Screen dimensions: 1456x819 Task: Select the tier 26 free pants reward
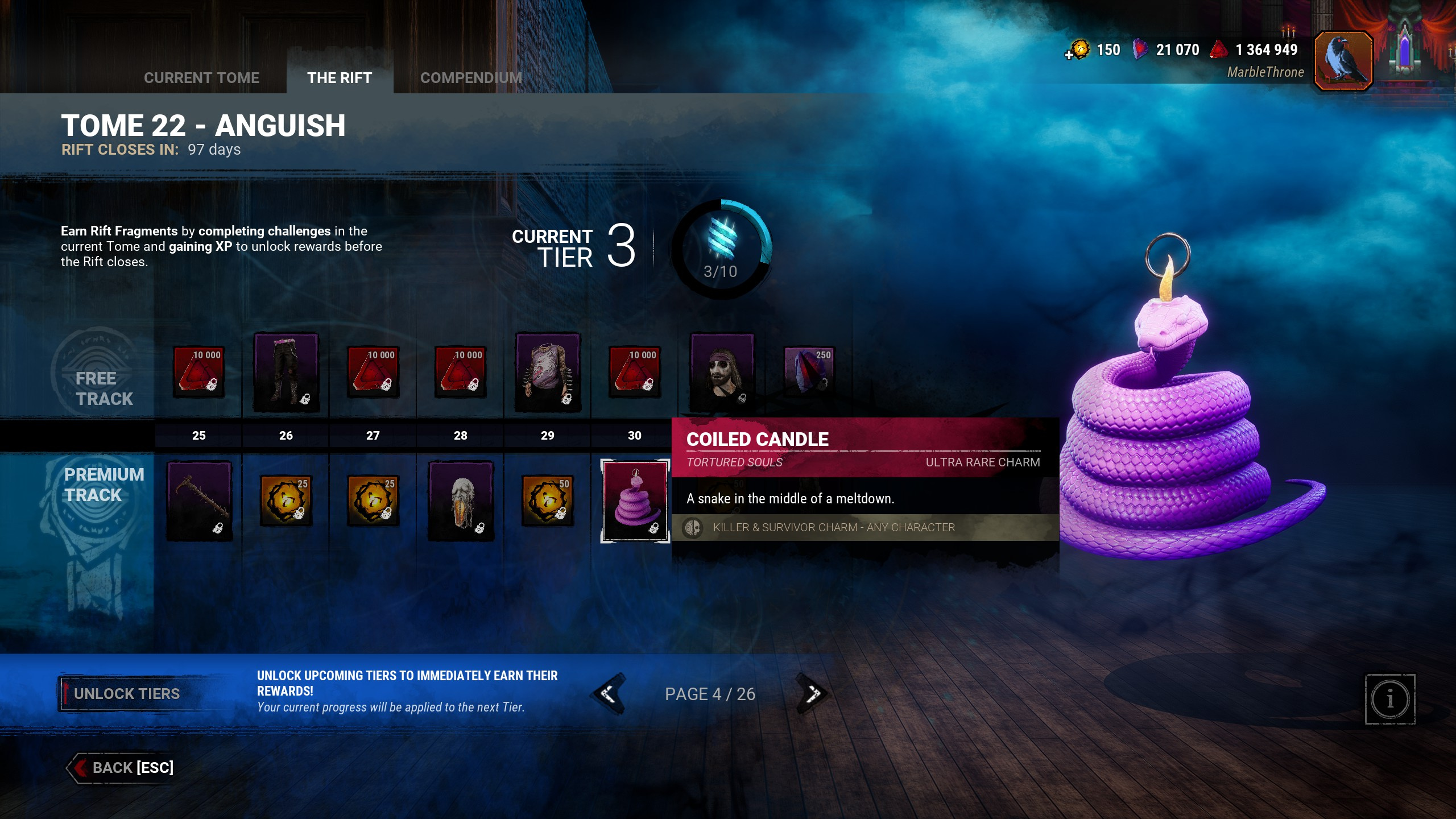tap(286, 373)
